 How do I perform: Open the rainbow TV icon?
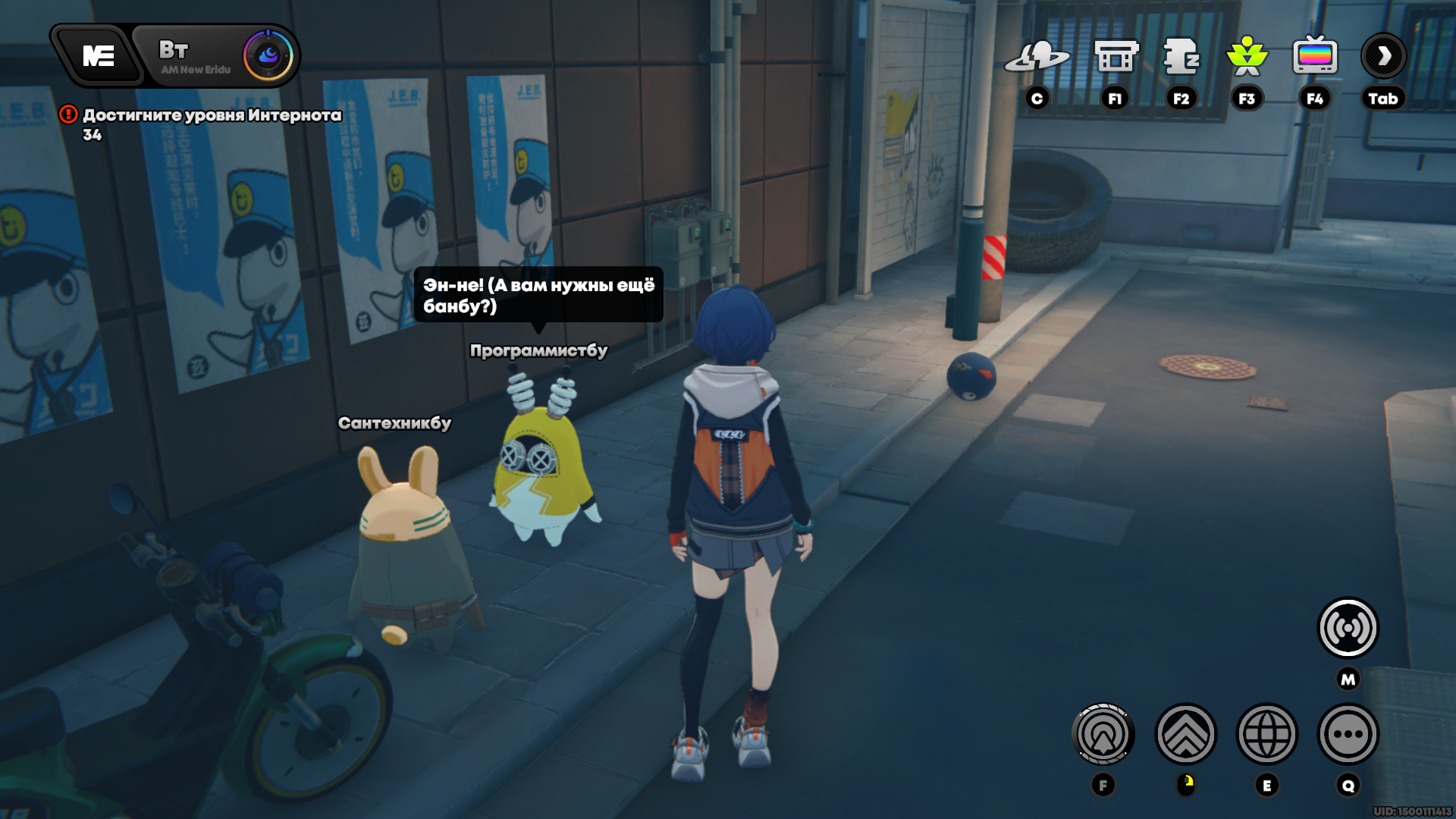click(1315, 57)
